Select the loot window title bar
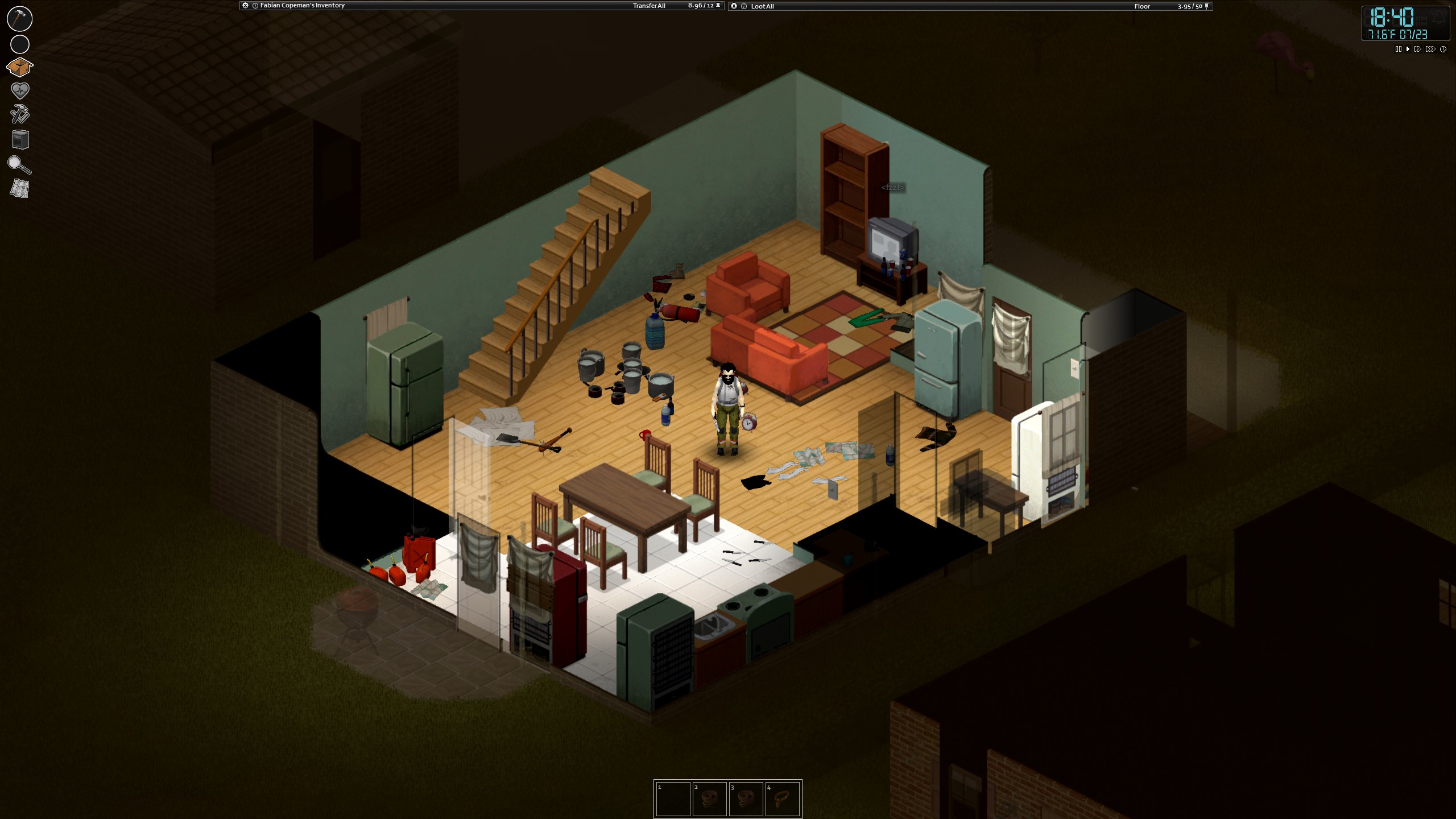Image resolution: width=1456 pixels, height=819 pixels. click(910, 6)
